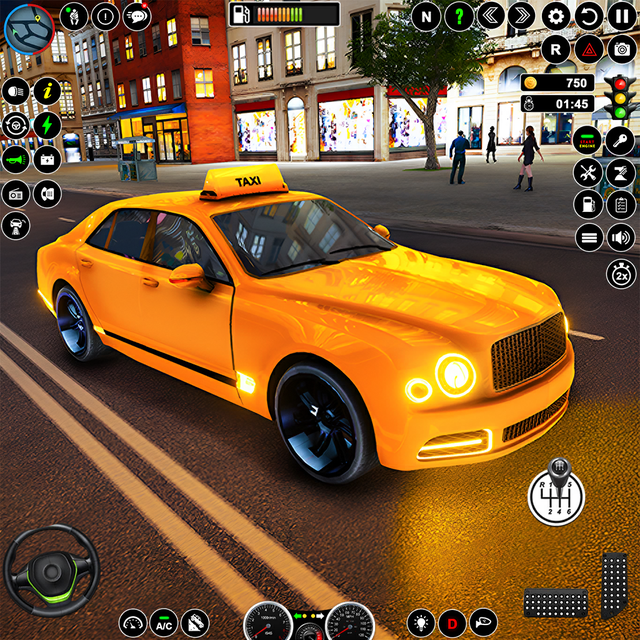Viewport: 640px width, 640px height.
Task: Pause the game
Action: pyautogui.click(x=622, y=16)
